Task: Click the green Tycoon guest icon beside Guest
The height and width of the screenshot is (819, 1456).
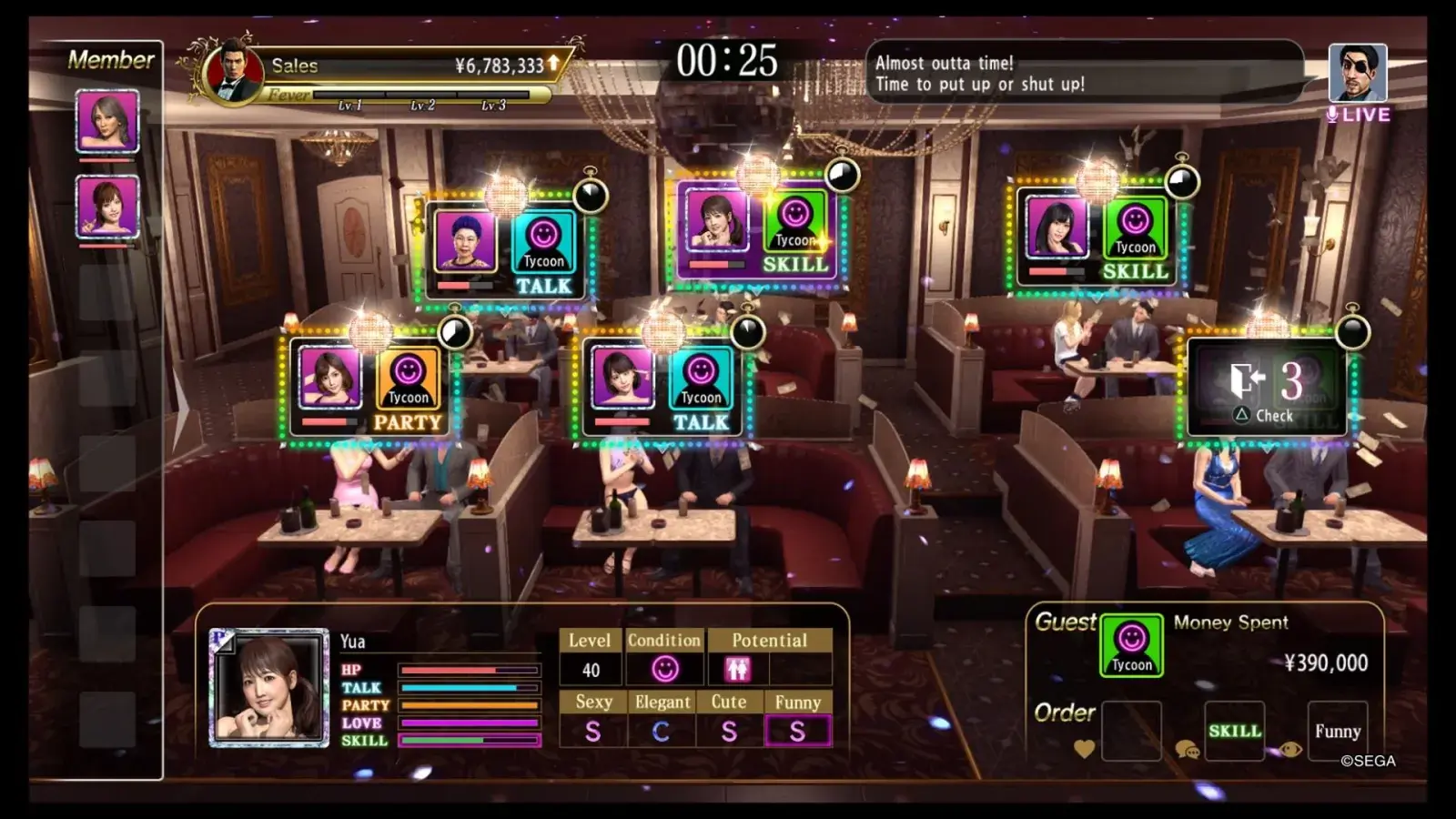Action: click(1131, 645)
